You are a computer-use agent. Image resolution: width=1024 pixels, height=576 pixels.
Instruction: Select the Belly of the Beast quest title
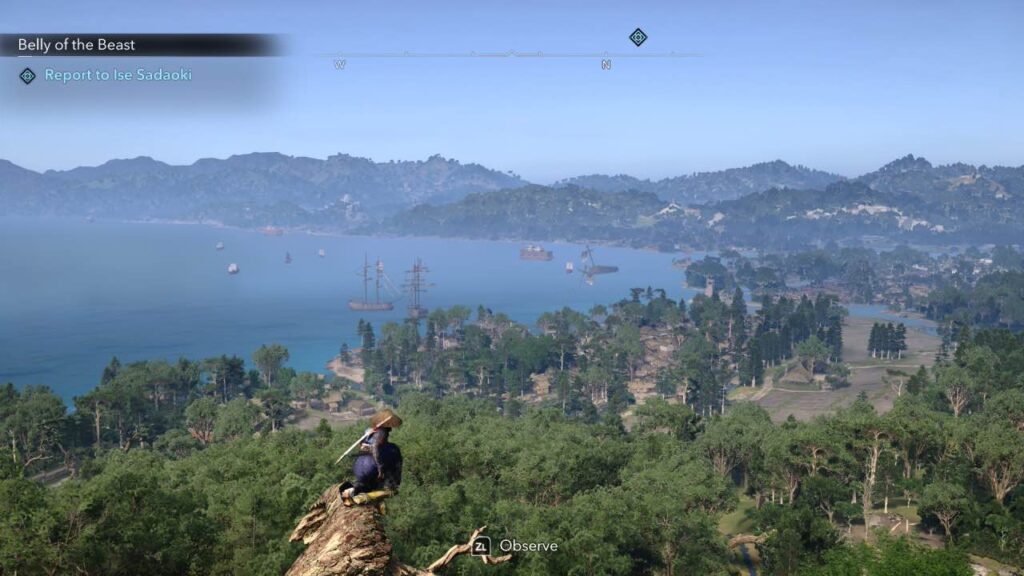click(77, 45)
